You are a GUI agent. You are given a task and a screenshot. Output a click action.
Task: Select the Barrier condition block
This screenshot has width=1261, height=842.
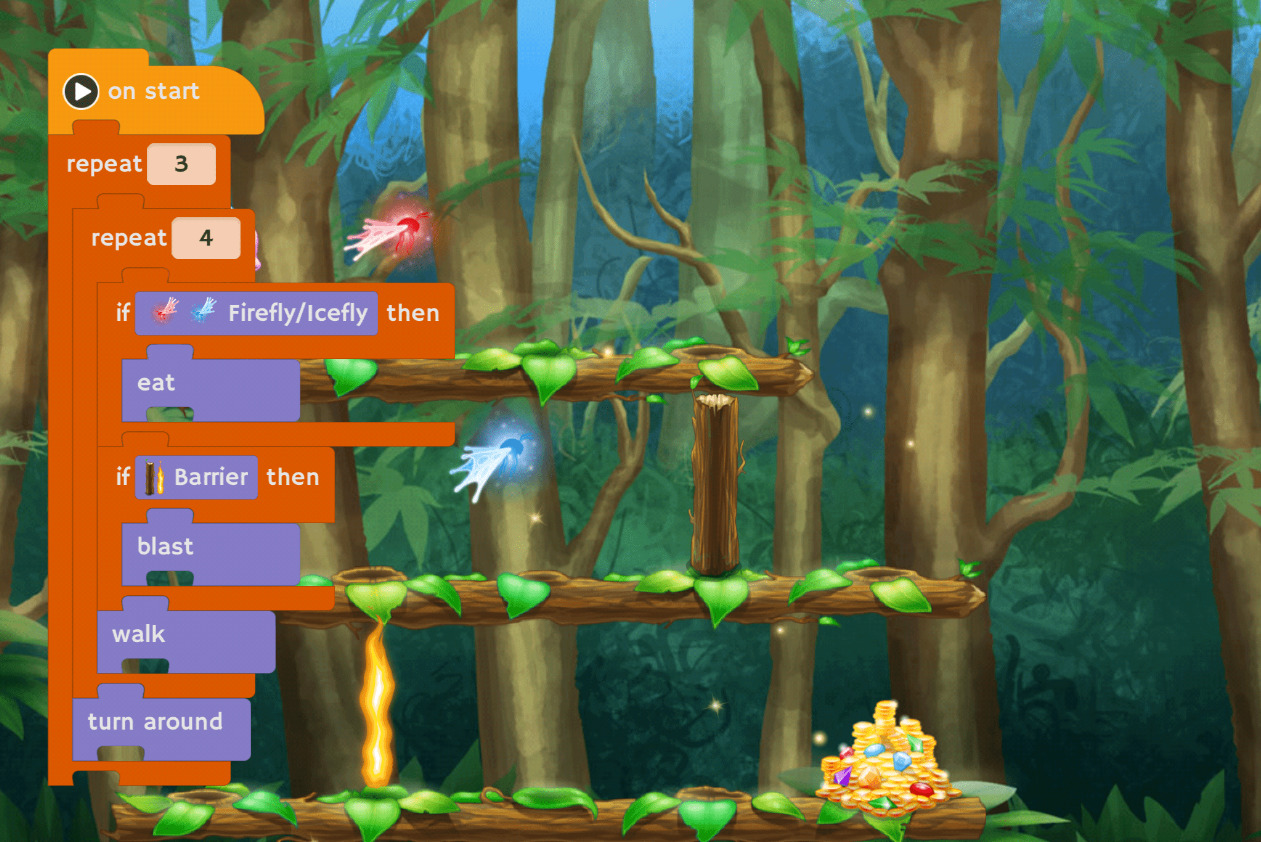197,477
